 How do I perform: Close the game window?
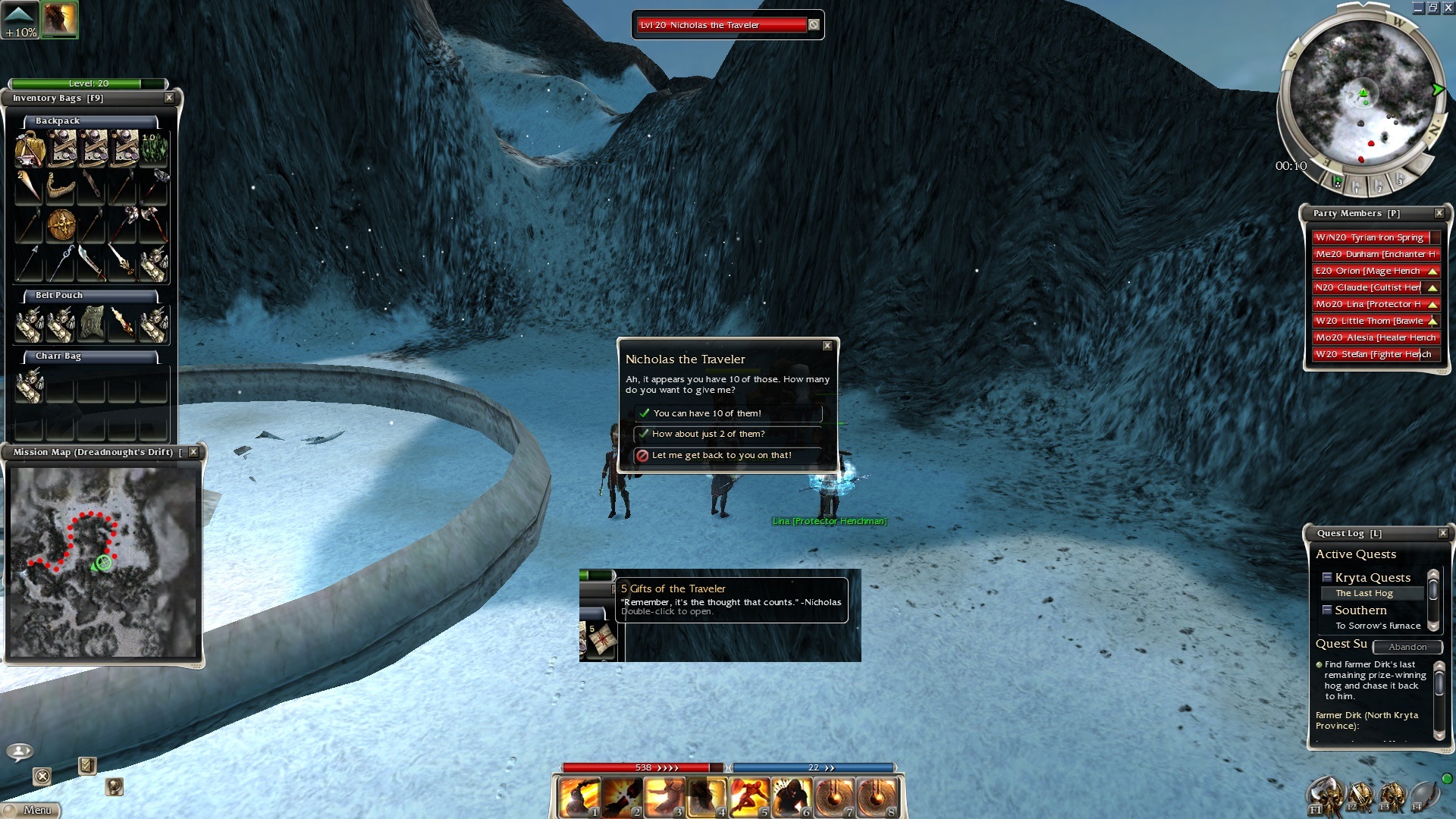pyautogui.click(x=1448, y=8)
